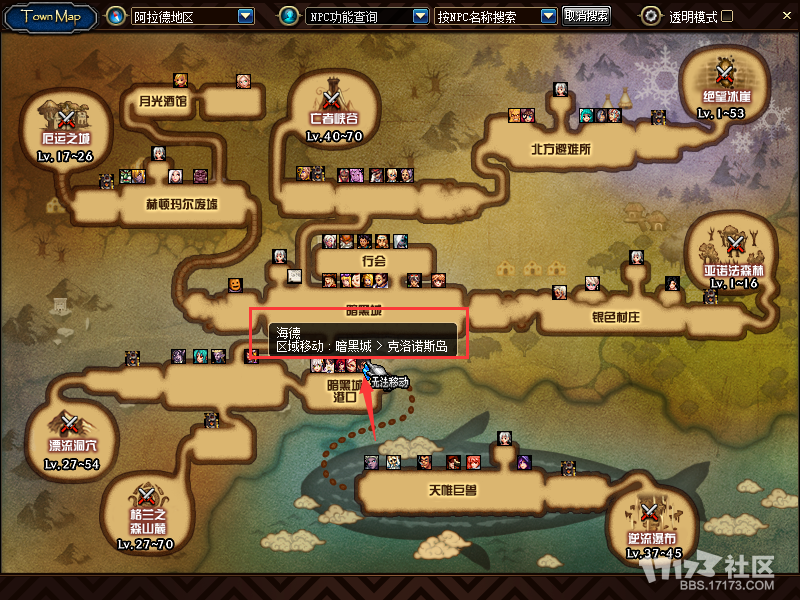This screenshot has height=600, width=800.
Task: Select the 亡者峡谷 dungeon marker
Action: (x=332, y=98)
